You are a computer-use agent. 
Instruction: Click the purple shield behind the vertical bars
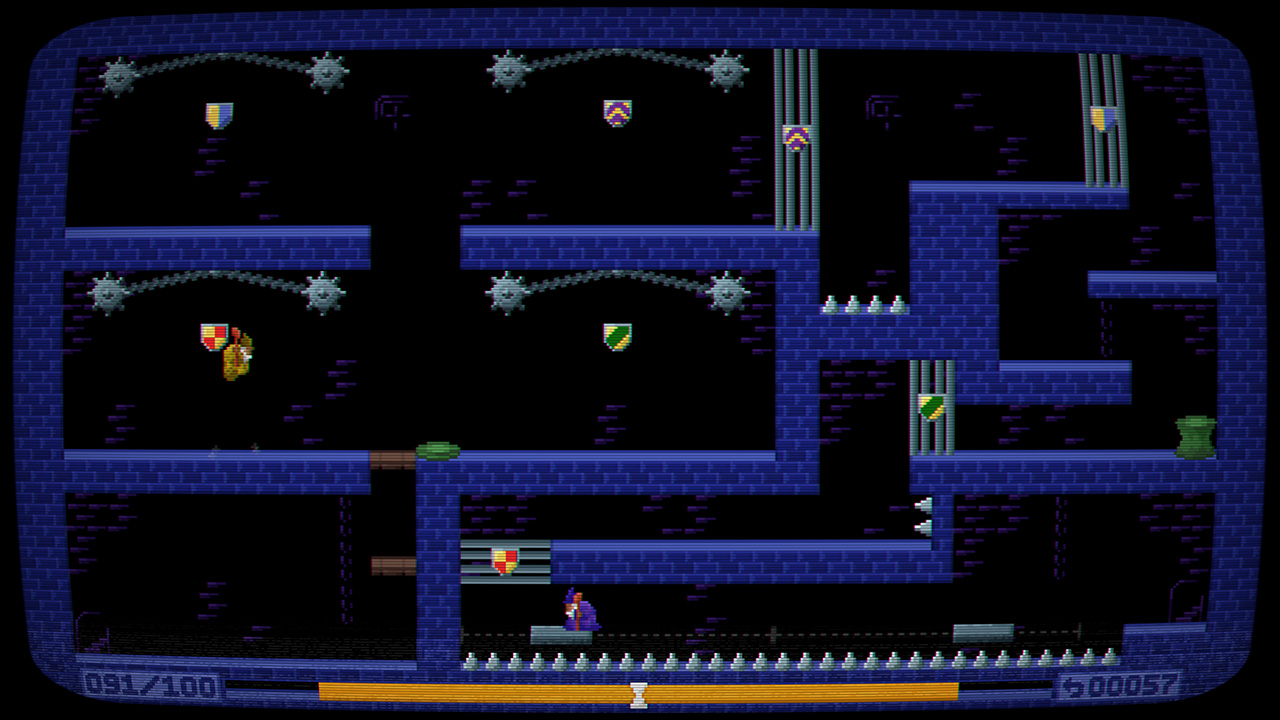795,140
